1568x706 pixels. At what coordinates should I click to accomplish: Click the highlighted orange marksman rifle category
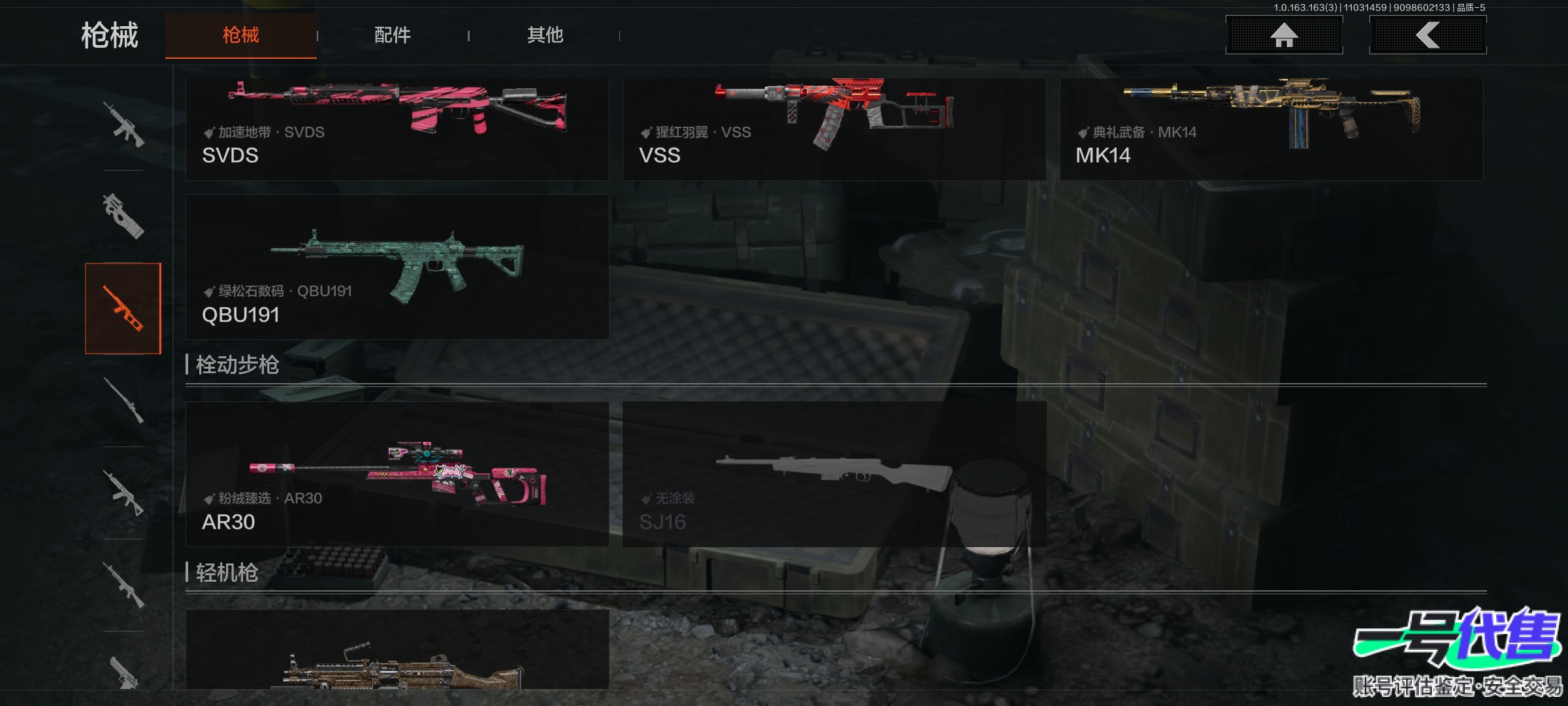[123, 309]
